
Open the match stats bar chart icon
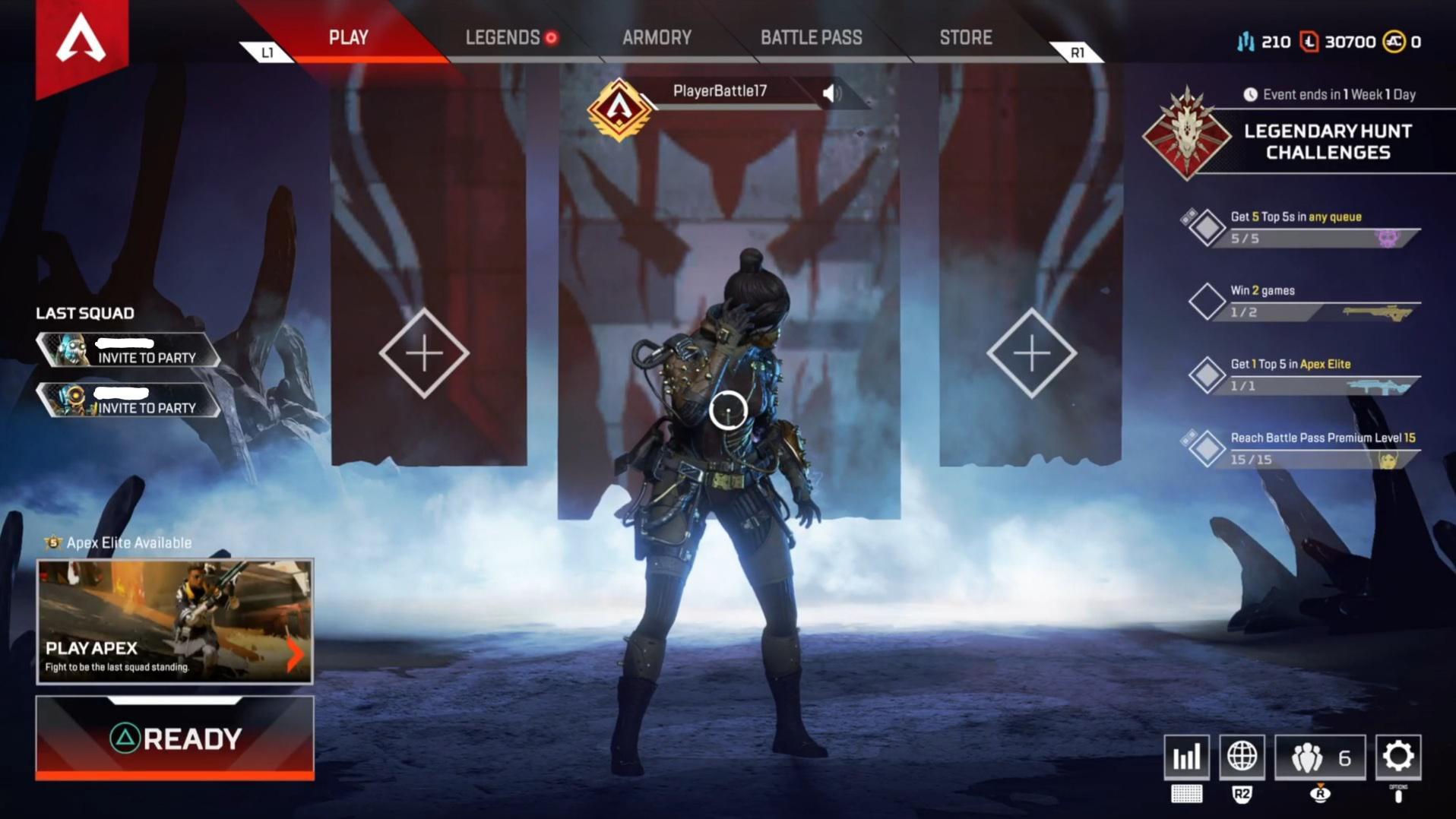coord(1187,757)
